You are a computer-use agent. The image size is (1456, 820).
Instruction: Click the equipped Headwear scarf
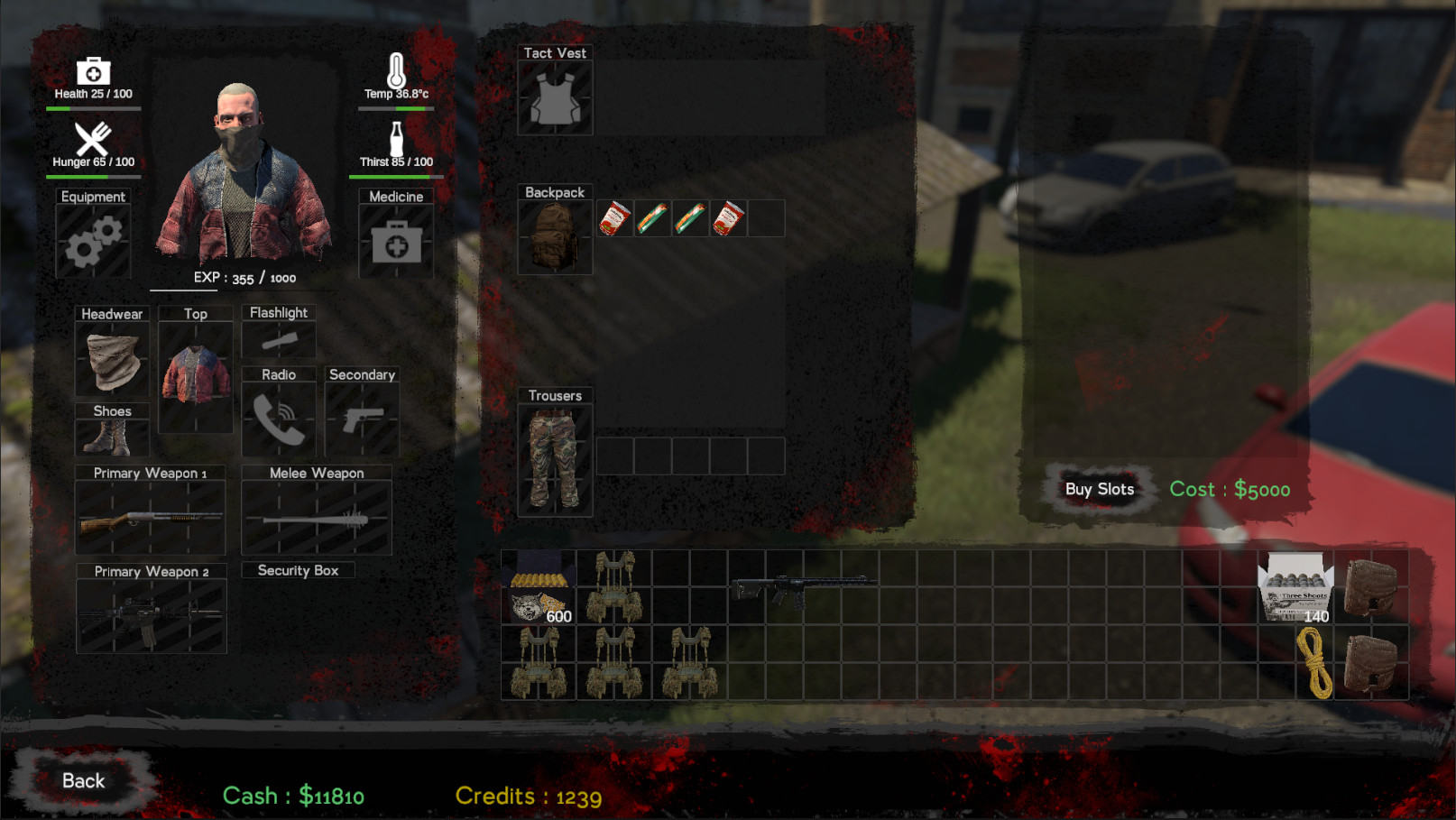112,358
